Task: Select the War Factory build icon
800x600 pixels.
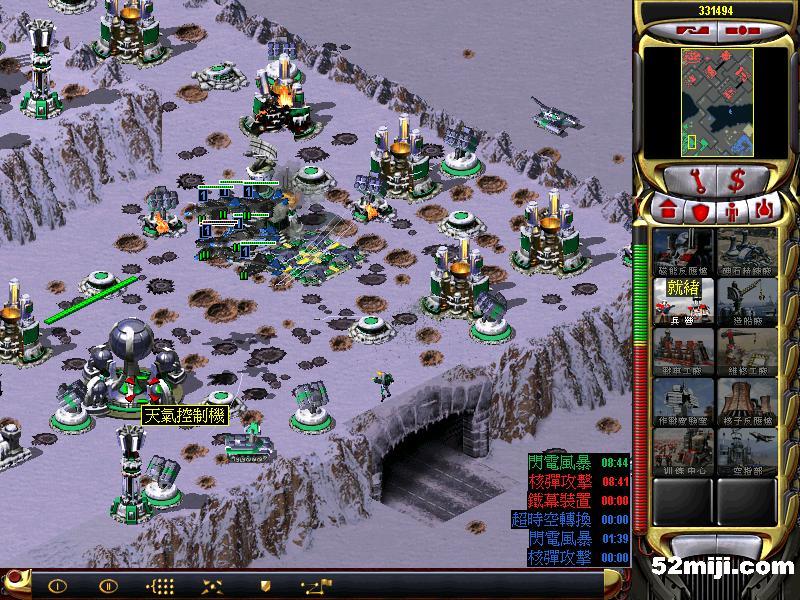Action: tap(684, 351)
